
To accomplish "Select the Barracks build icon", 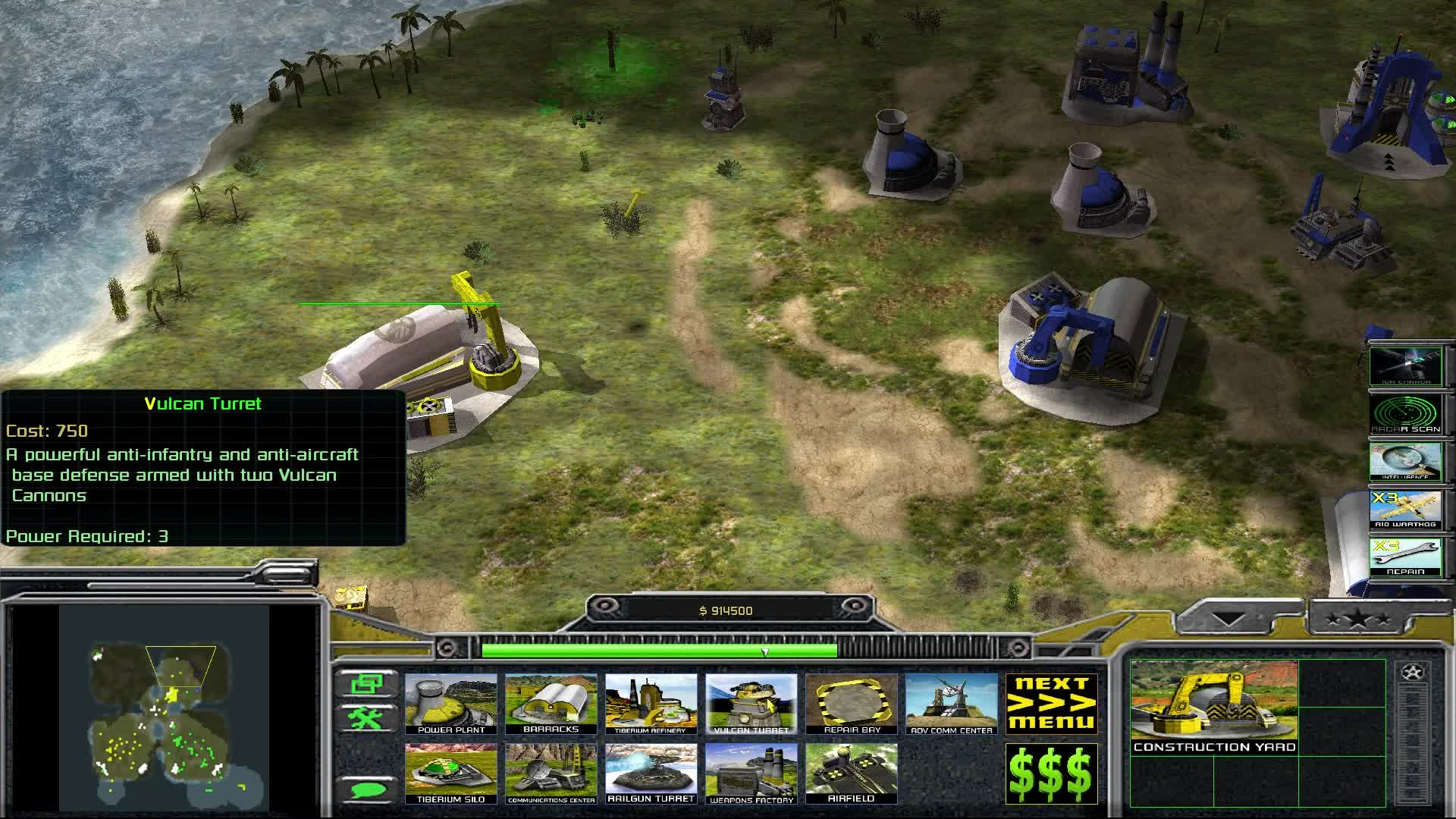I will (551, 704).
